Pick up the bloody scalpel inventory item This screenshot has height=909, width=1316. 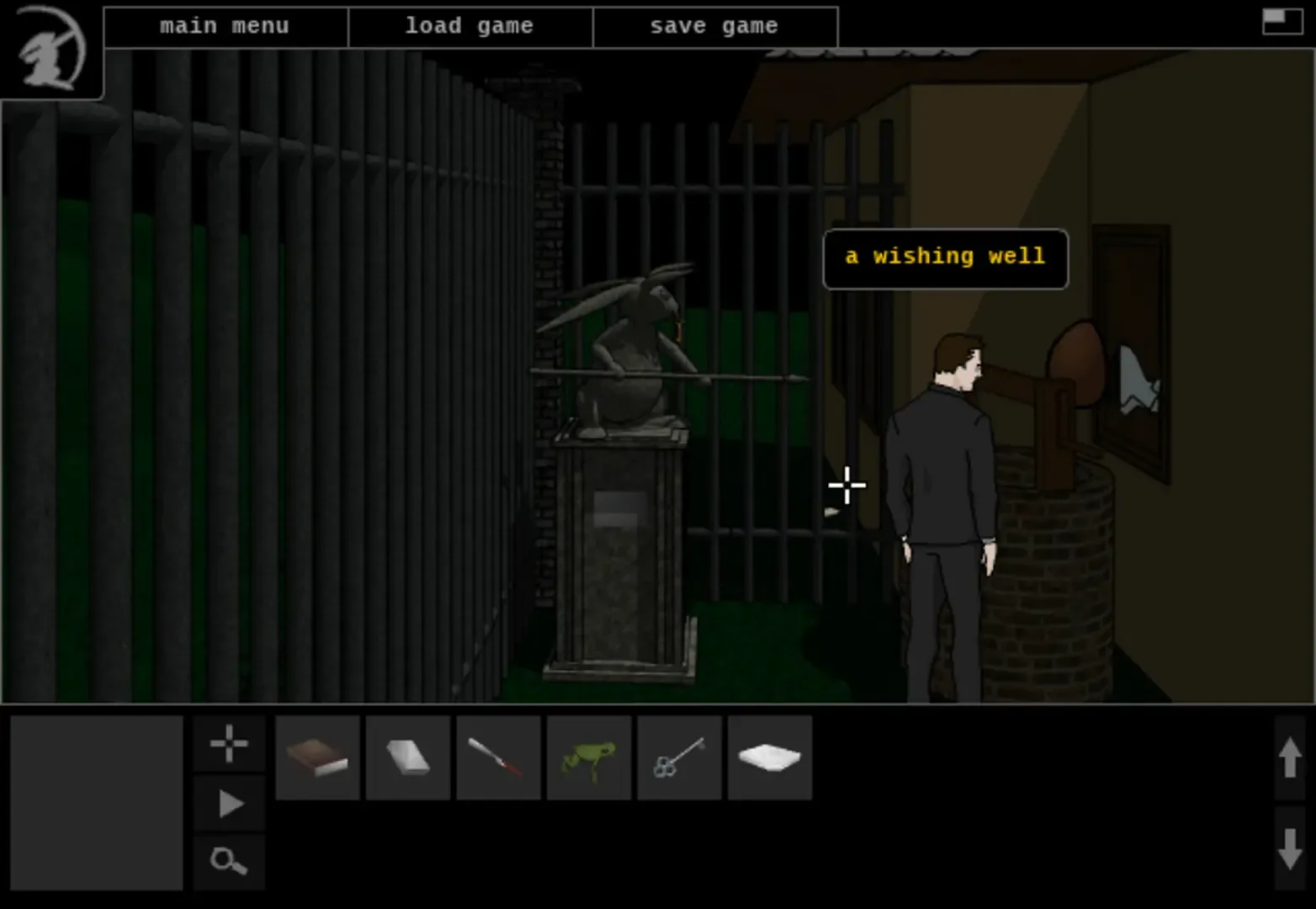[x=498, y=757]
